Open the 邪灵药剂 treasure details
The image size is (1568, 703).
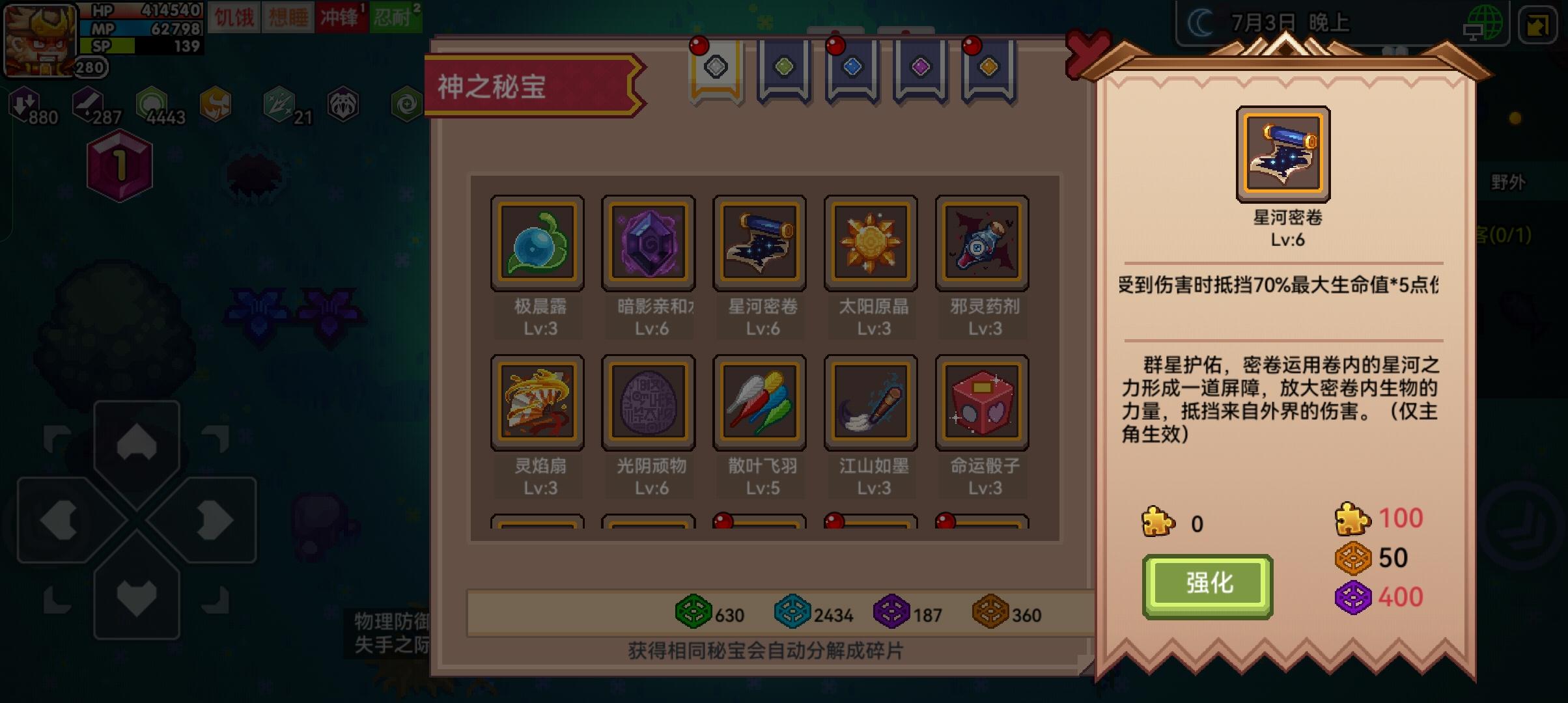coord(981,242)
